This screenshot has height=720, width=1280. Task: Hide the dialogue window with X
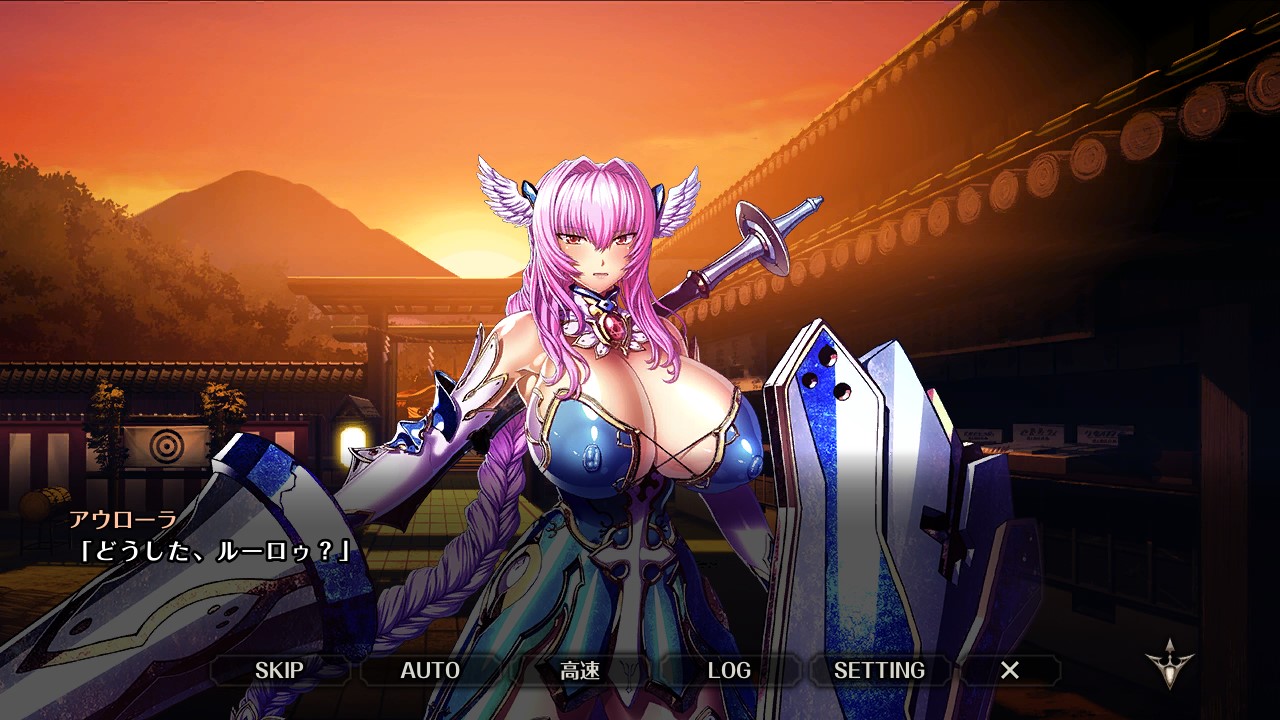coord(1010,670)
